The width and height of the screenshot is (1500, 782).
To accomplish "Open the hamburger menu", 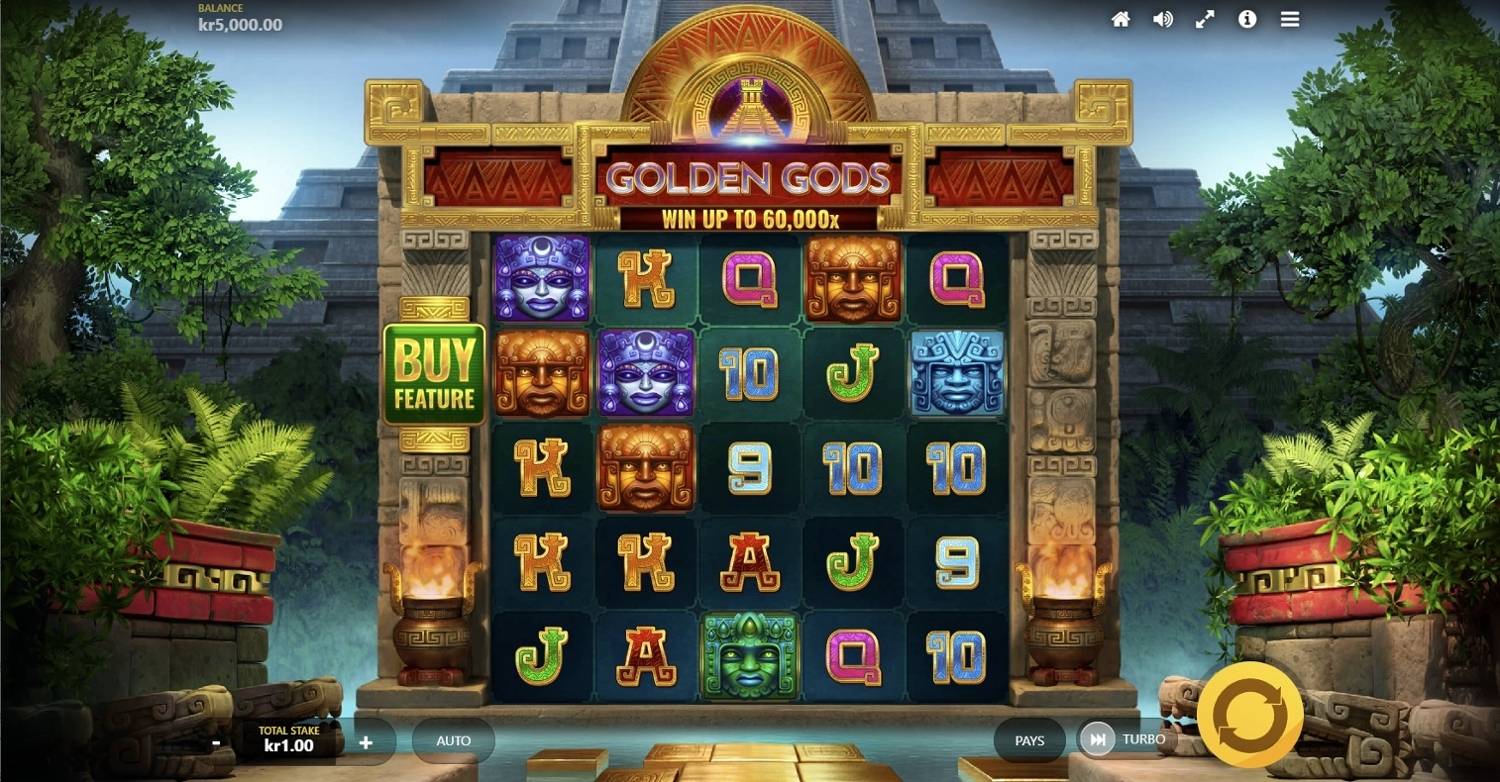I will (x=1288, y=18).
